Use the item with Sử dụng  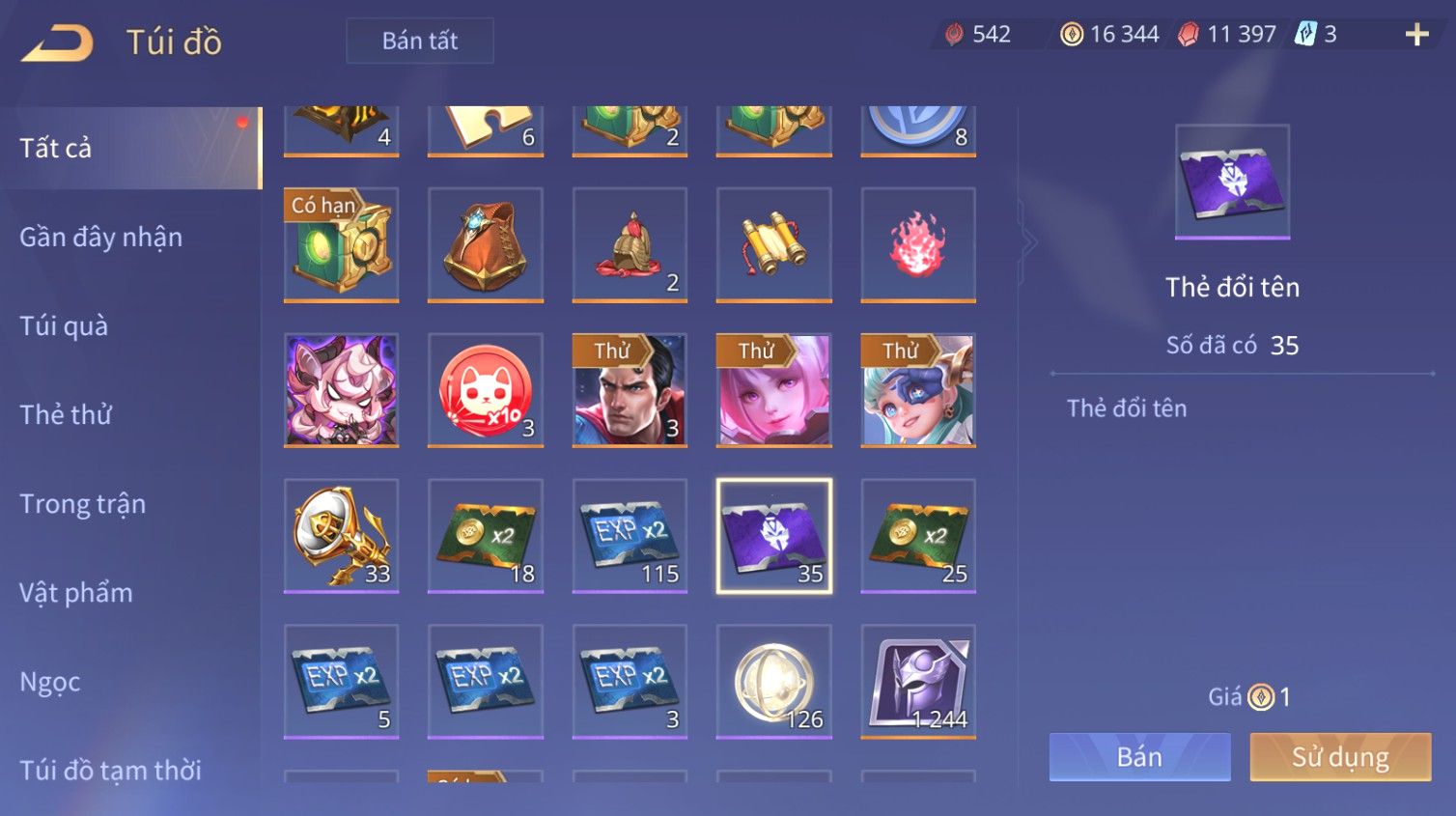(x=1340, y=757)
